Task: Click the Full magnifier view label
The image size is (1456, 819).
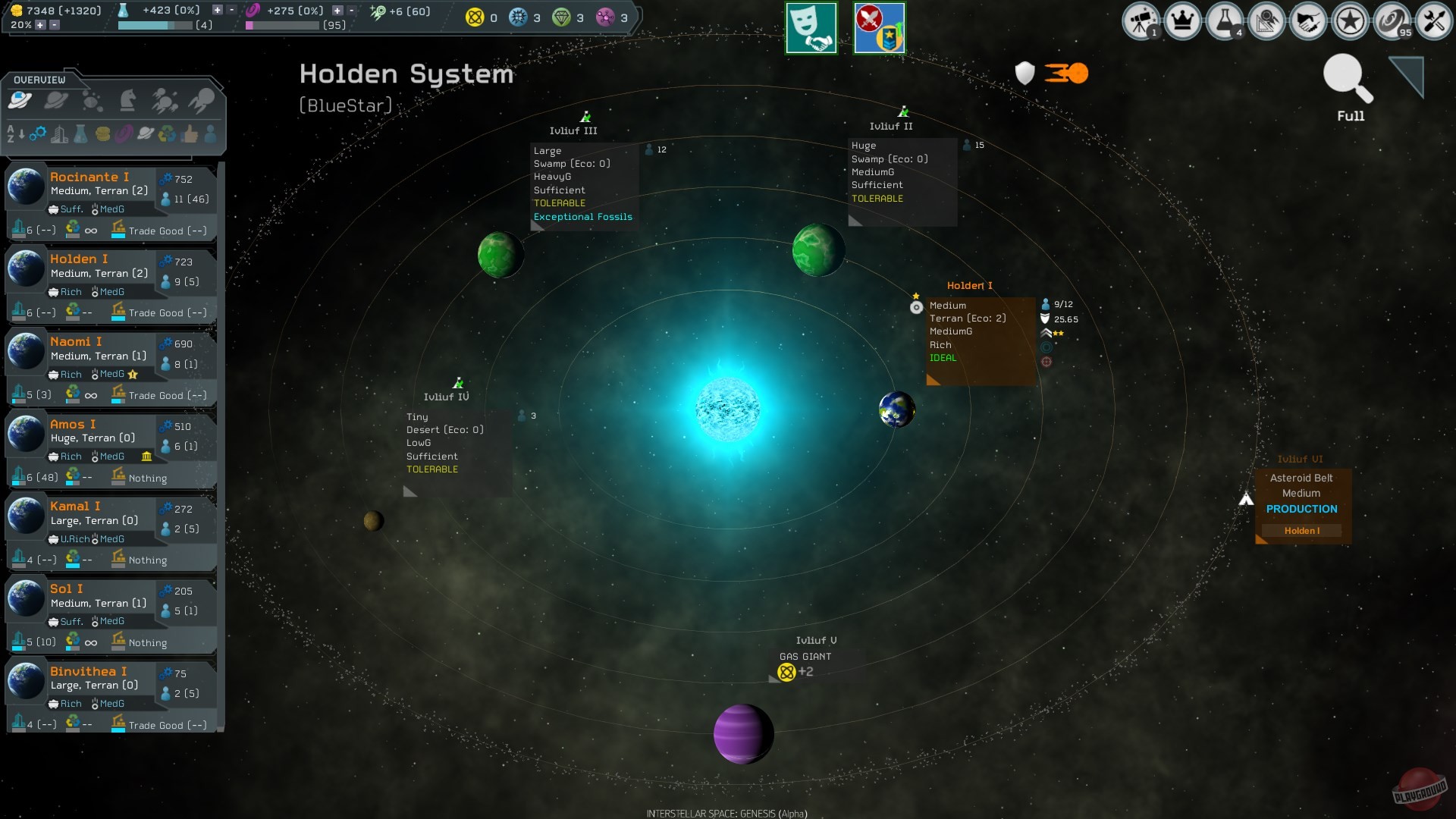Action: point(1349,116)
